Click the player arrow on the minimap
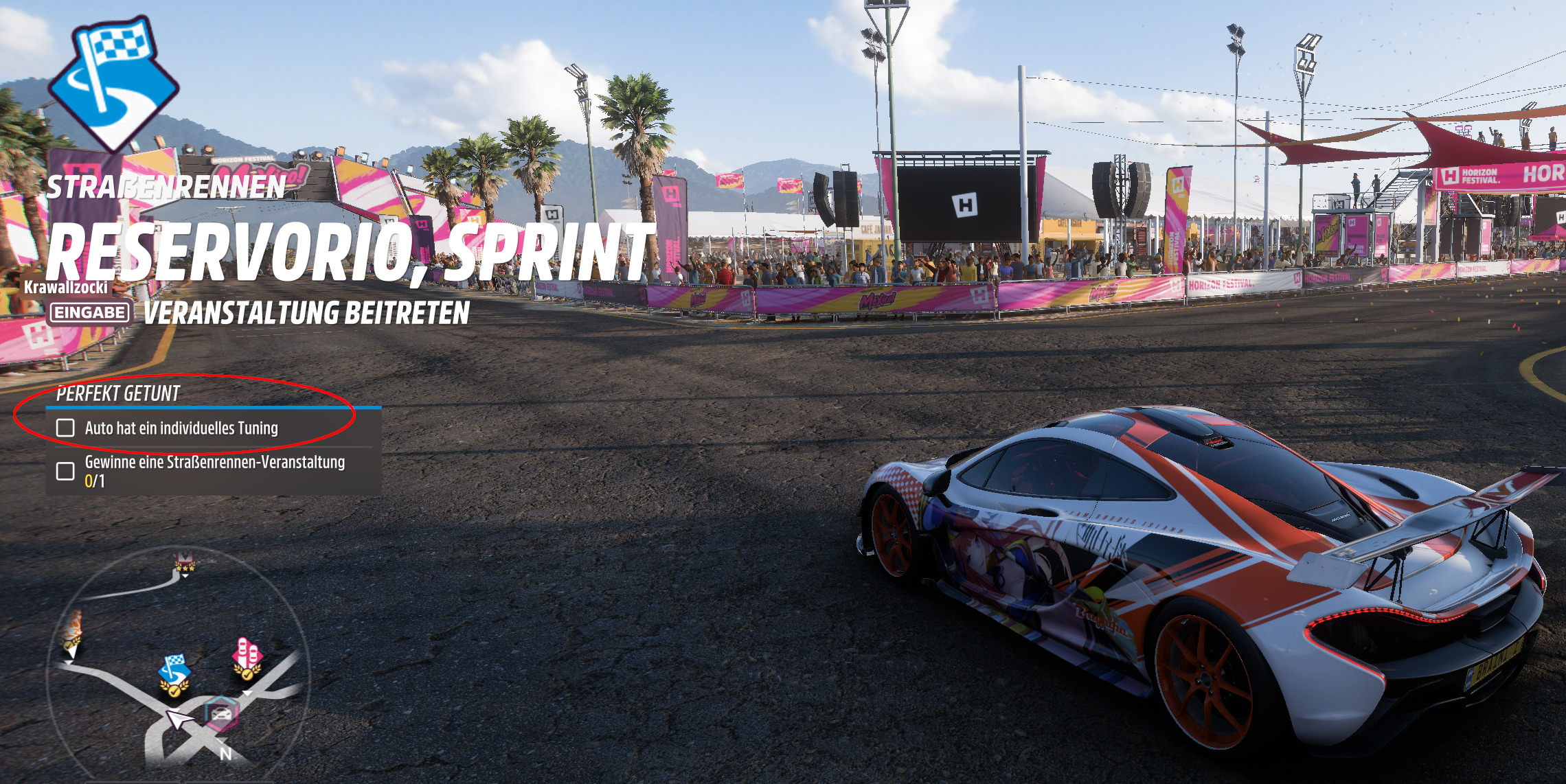The height and width of the screenshot is (784, 1566). 178,719
